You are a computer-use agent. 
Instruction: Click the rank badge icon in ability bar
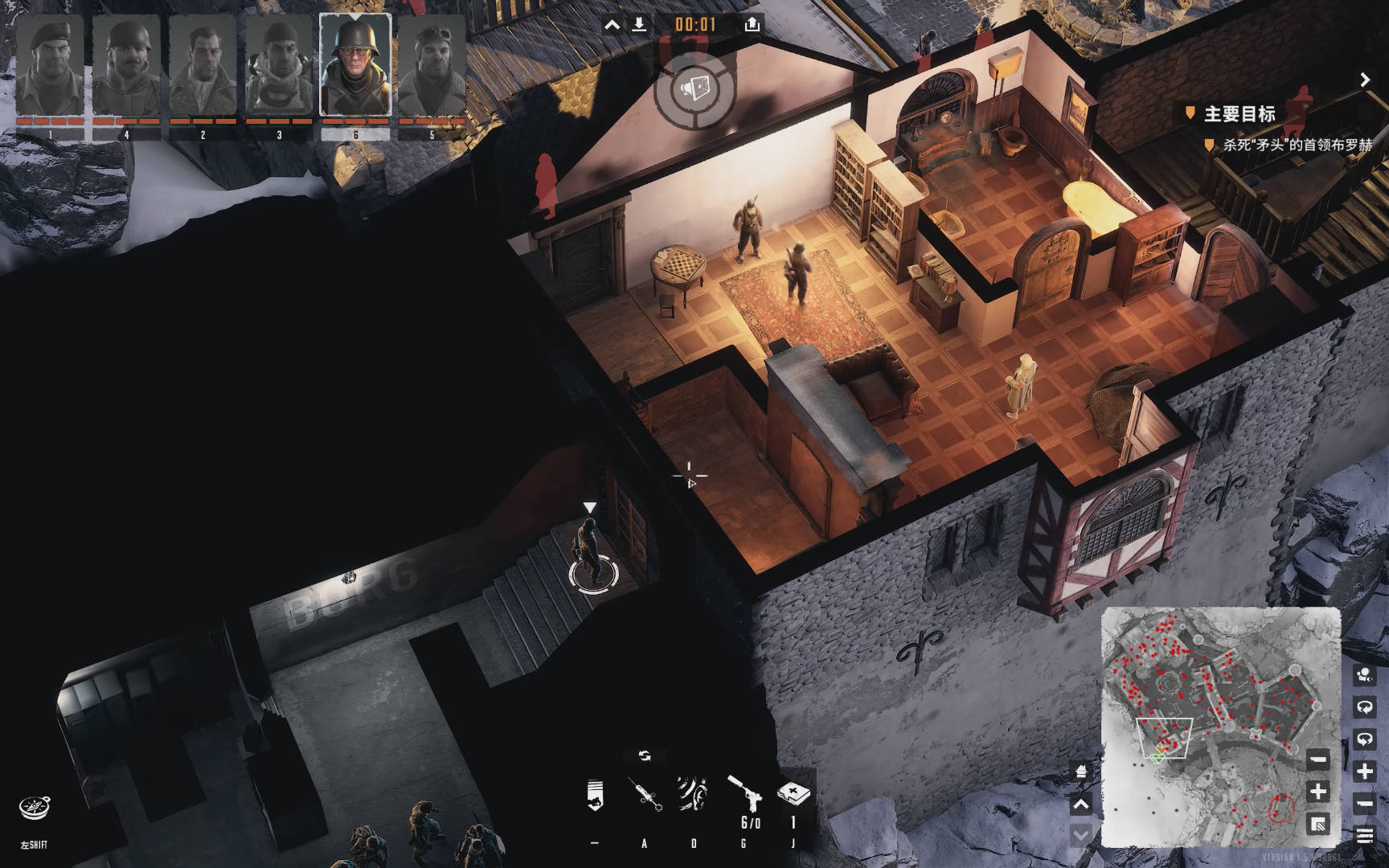[595, 795]
